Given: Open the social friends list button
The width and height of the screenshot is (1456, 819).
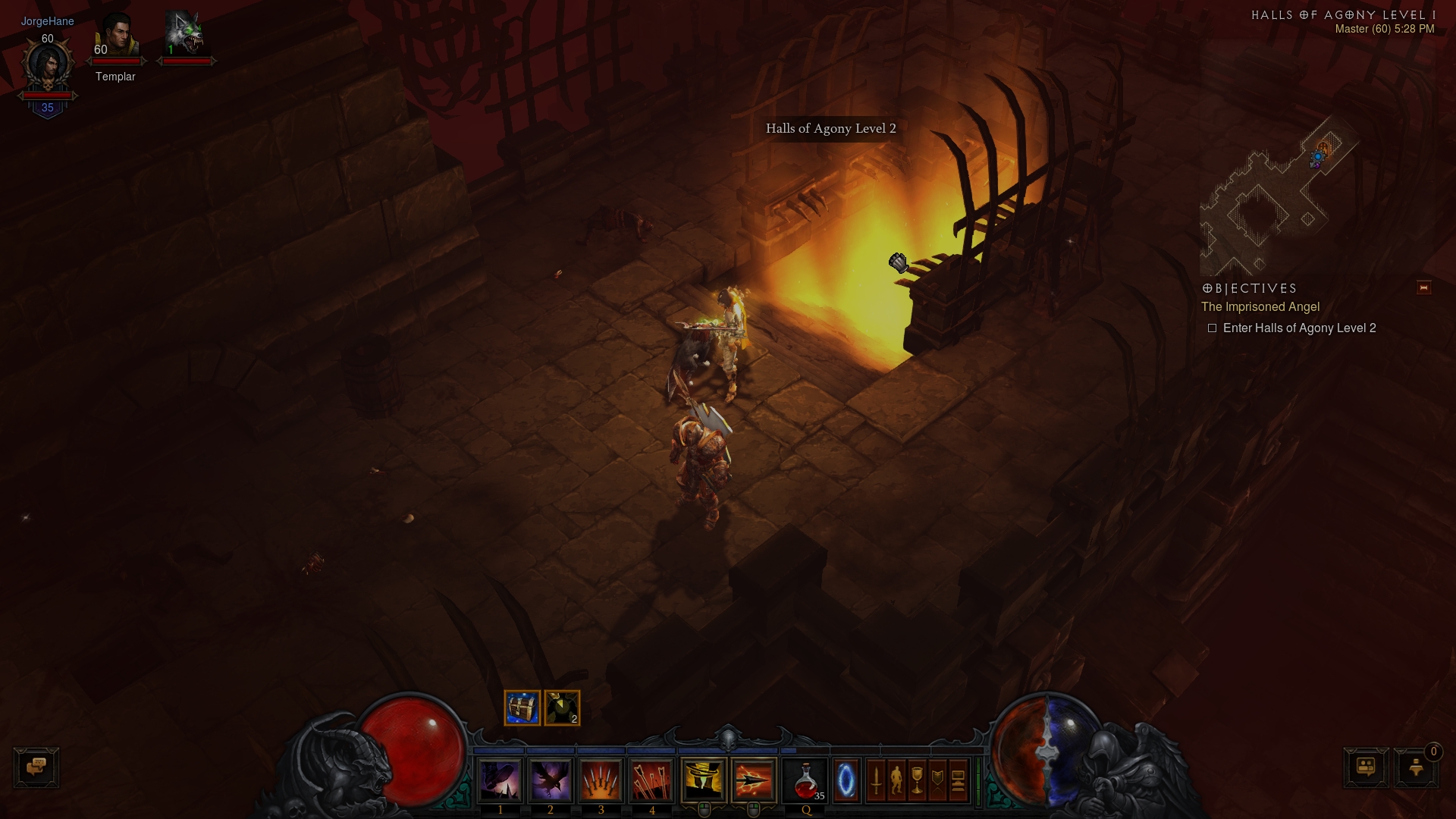Looking at the screenshot, I should coord(1366,767).
